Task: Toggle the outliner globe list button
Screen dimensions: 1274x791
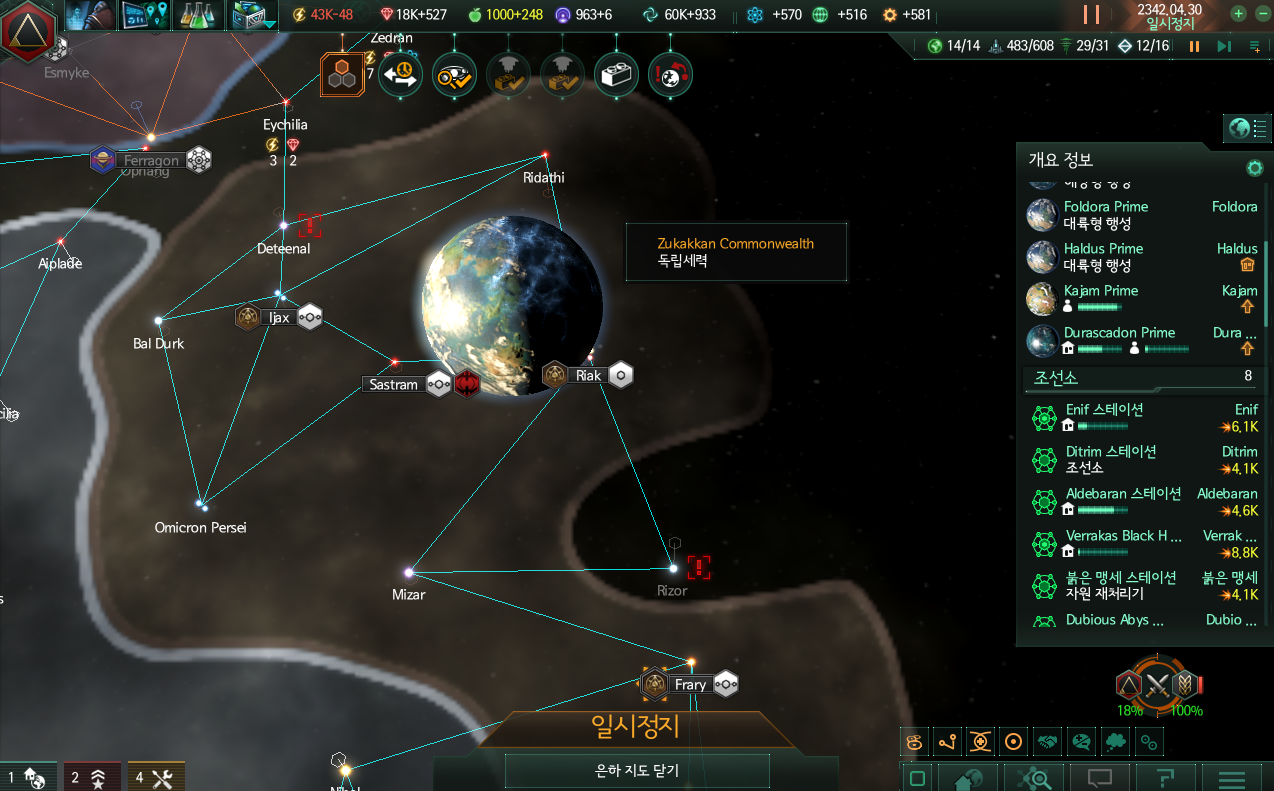Action: pyautogui.click(x=1247, y=128)
